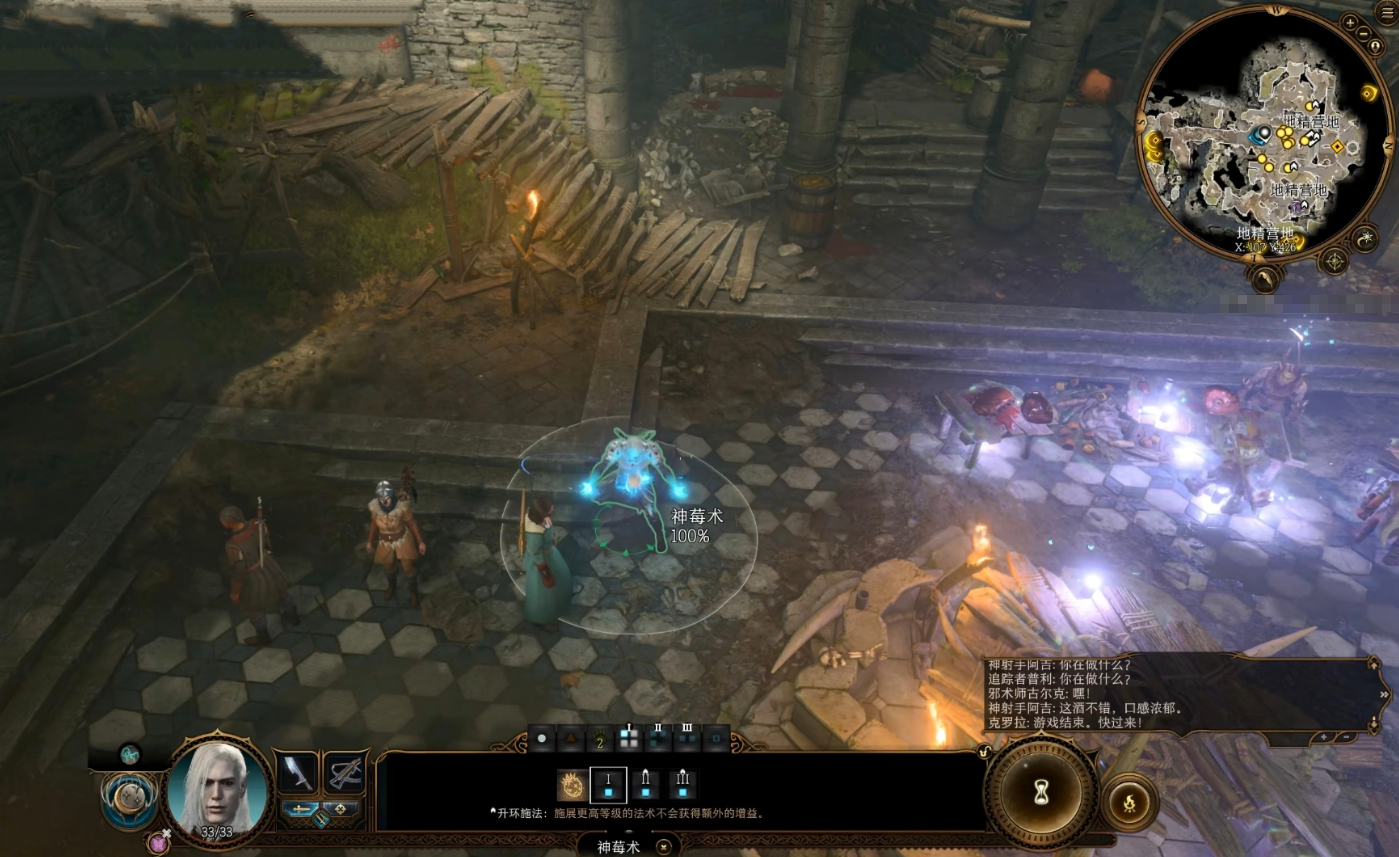The image size is (1399, 857).
Task: Cancel the Goodberry spell with X button
Action: (663, 846)
